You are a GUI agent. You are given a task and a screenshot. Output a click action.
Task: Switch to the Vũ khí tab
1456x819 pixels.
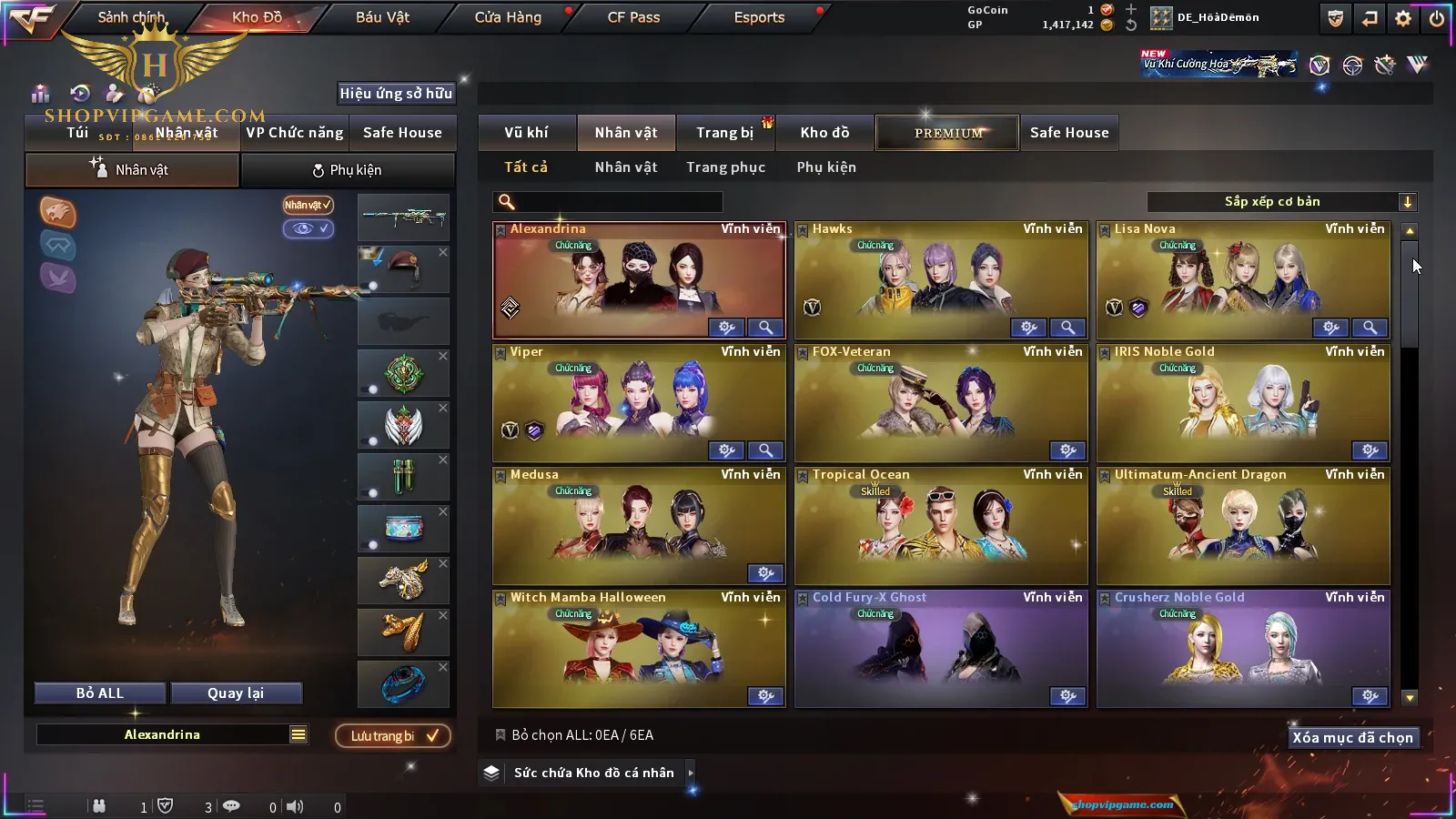pos(526,133)
